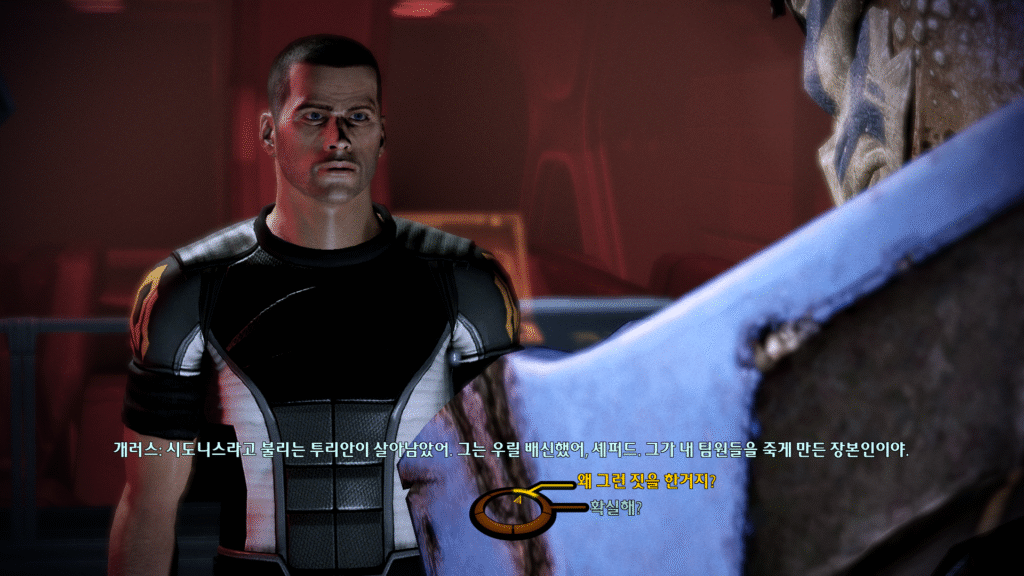Screen dimensions: 1024x576
Task: Select the dialogue option "확실해?"
Action: tap(615, 507)
